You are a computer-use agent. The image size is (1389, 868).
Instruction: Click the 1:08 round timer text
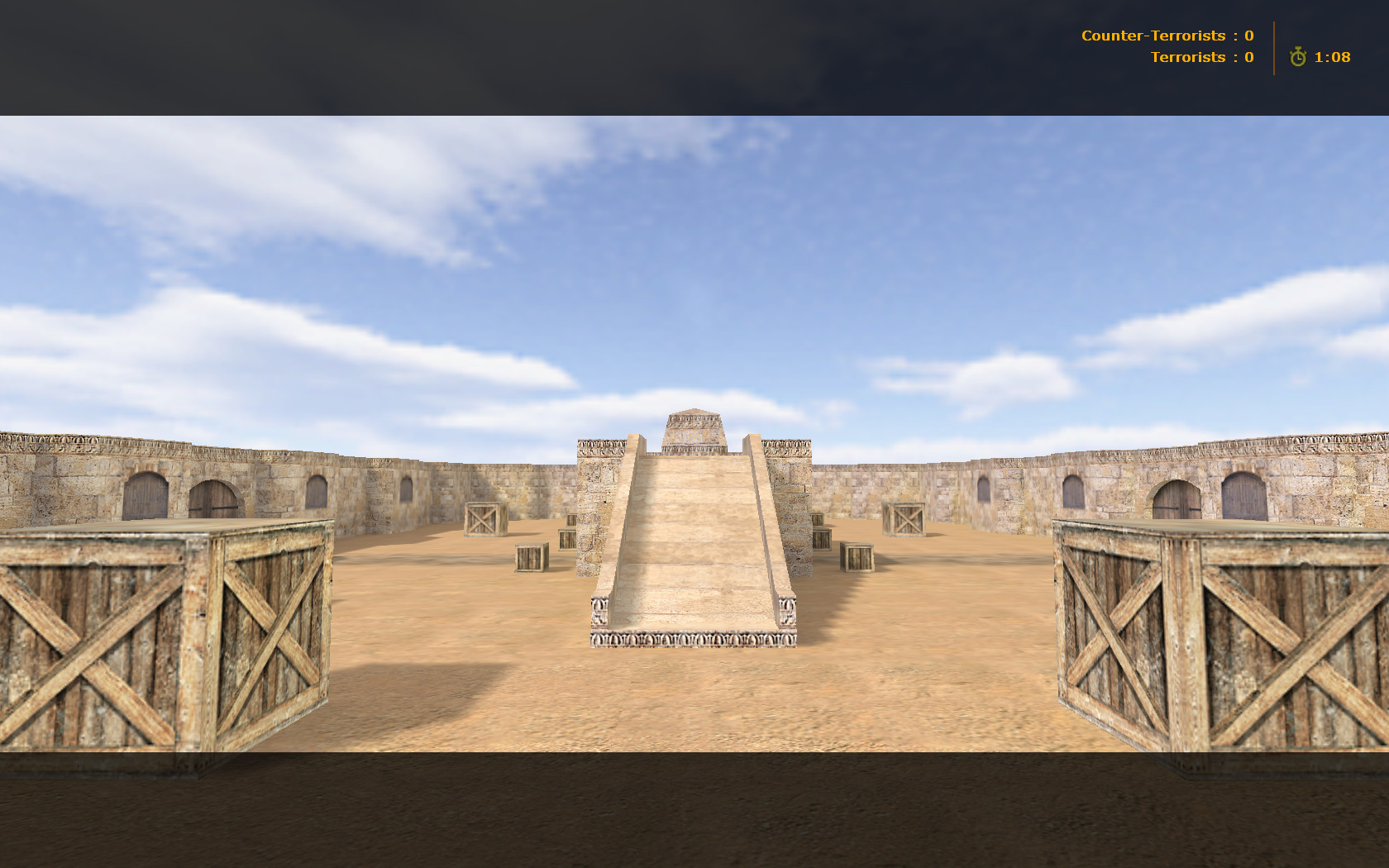pos(1331,58)
